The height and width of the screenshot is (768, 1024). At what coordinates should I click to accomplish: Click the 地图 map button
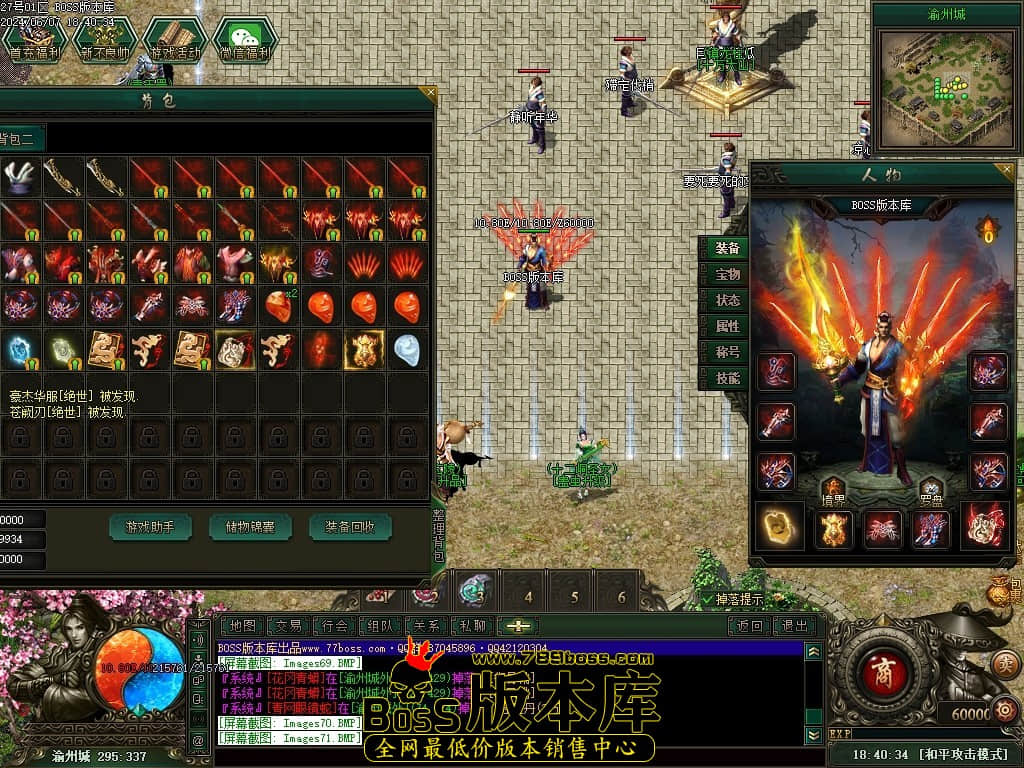[x=242, y=626]
